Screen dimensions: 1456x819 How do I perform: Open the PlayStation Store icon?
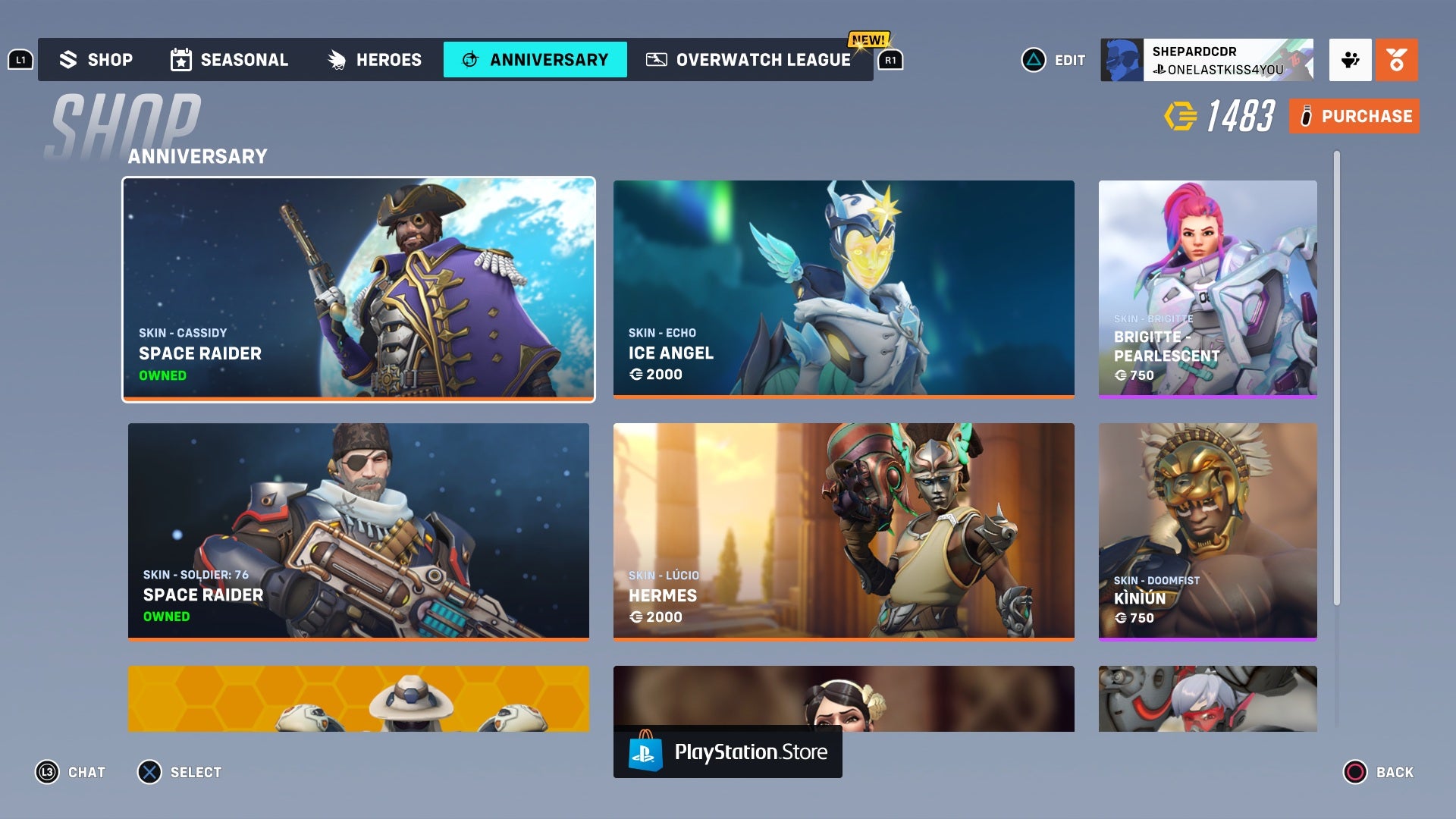(x=646, y=752)
